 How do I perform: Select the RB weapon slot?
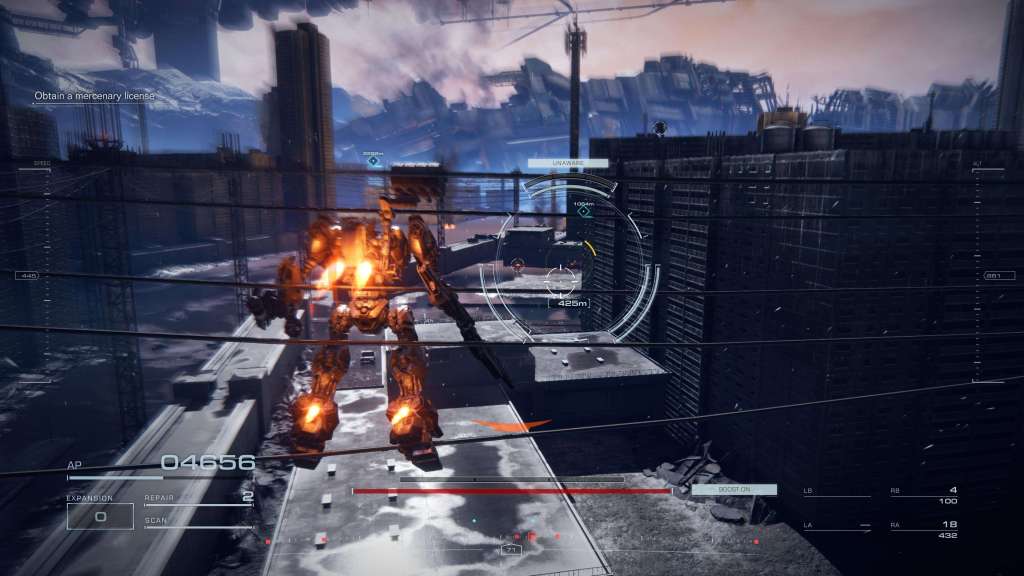(923, 495)
